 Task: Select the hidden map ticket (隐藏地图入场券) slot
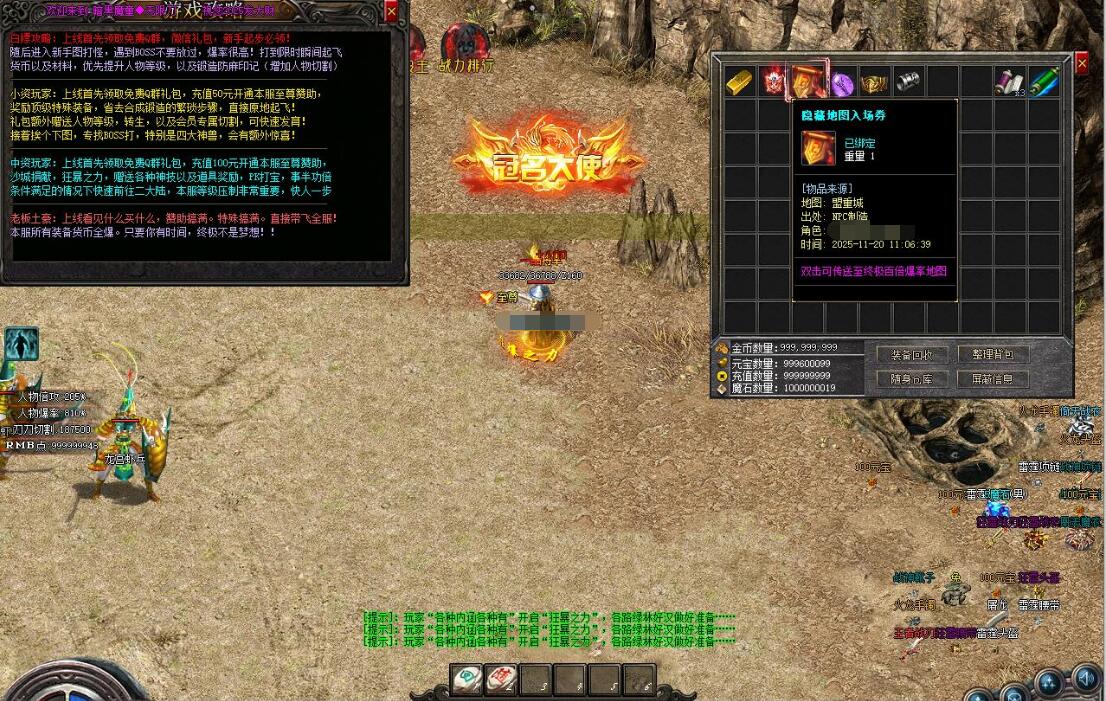tap(808, 82)
